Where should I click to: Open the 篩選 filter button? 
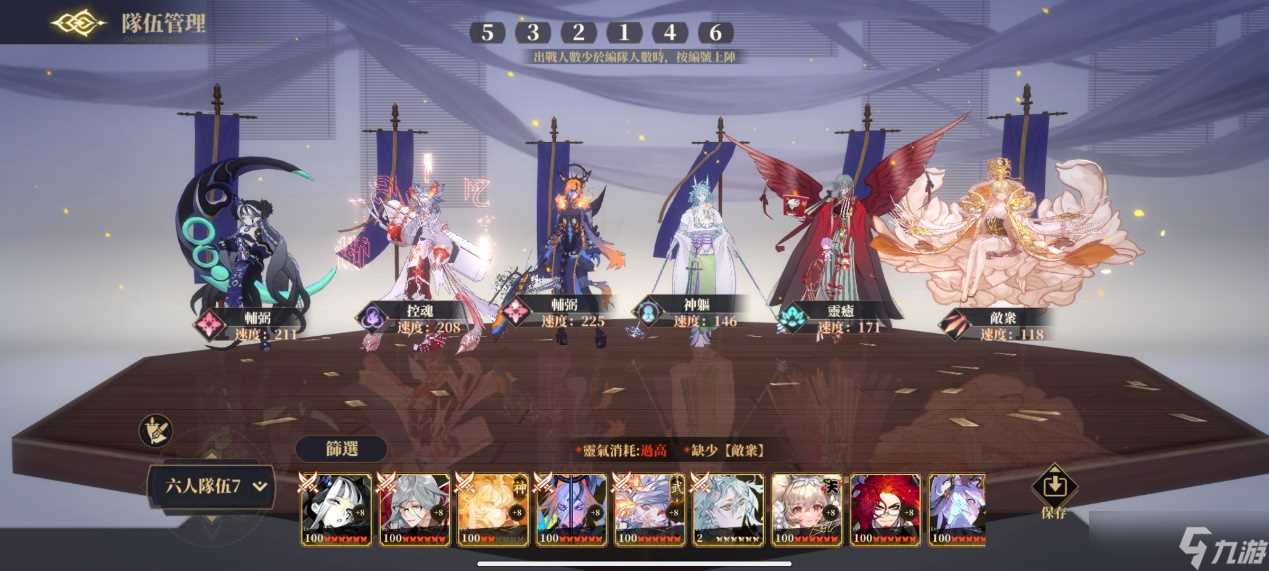point(341,449)
